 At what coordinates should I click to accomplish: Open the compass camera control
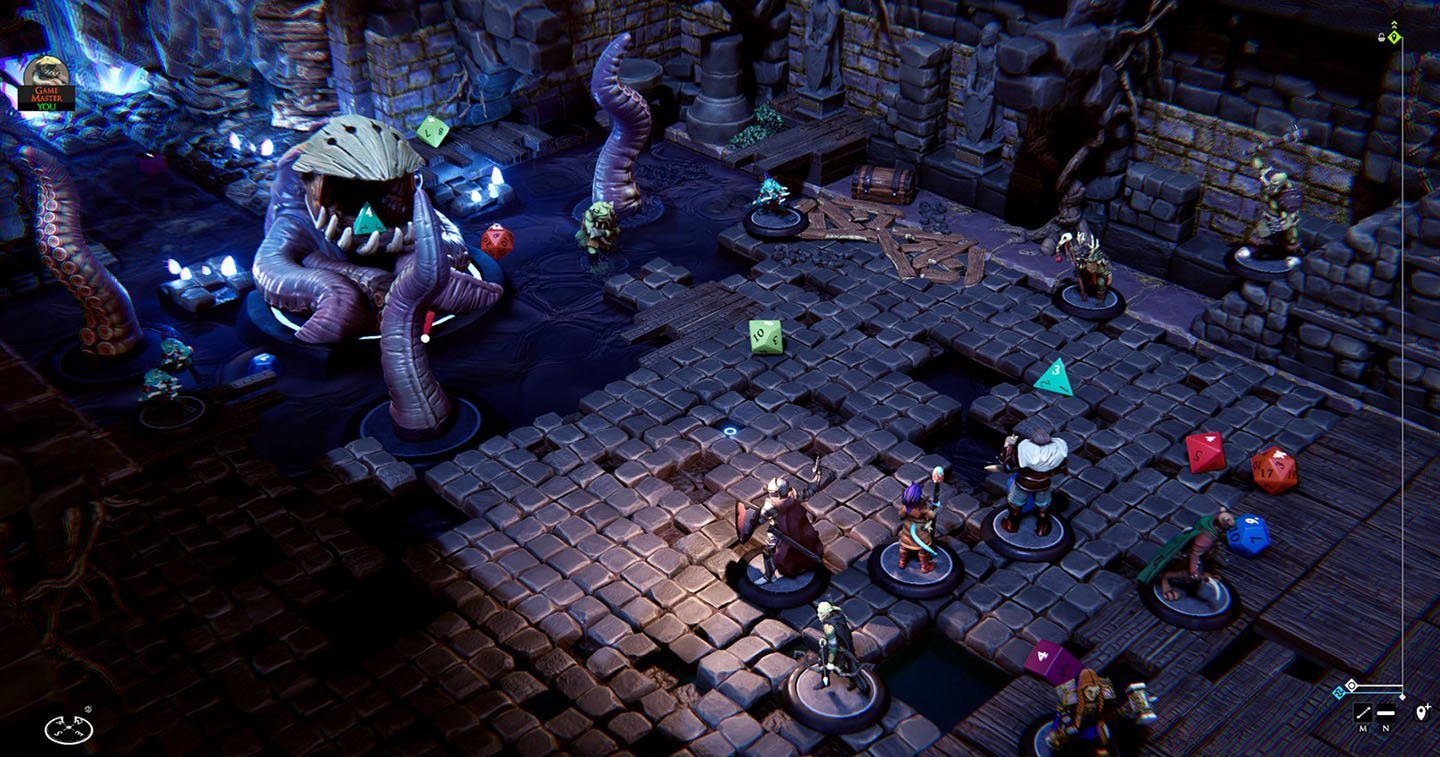tap(68, 728)
